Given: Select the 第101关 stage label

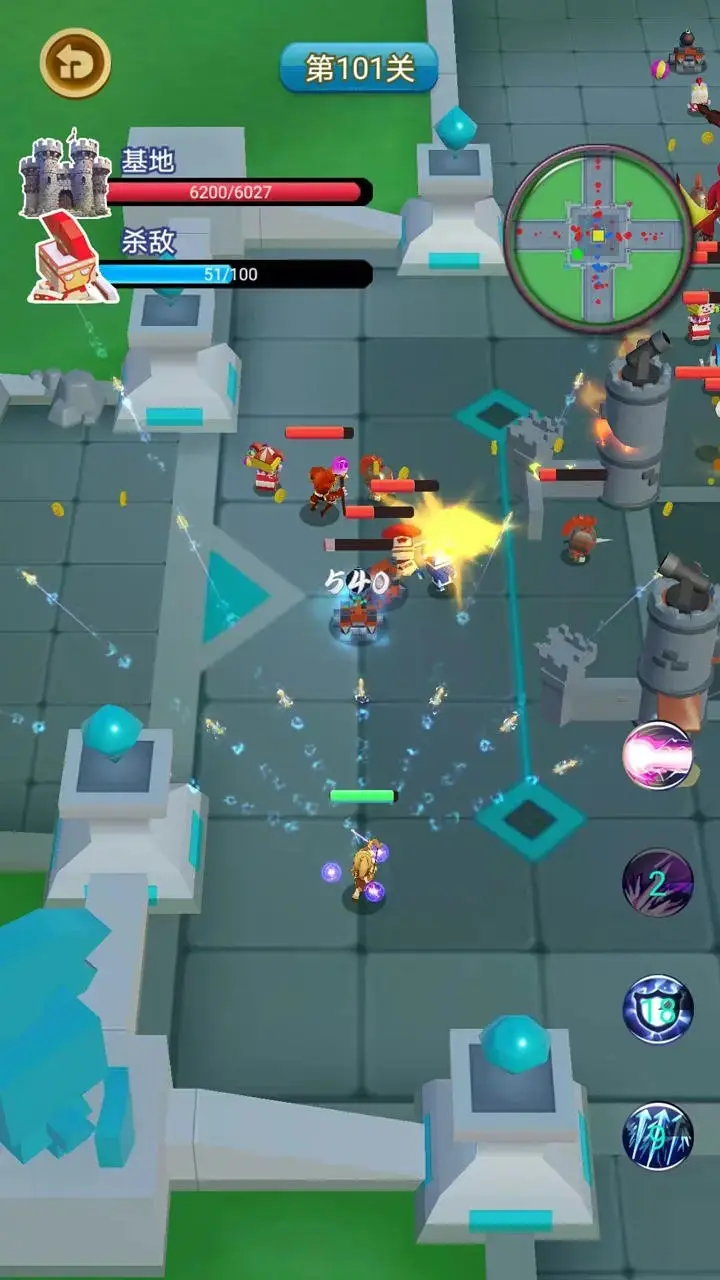Looking at the screenshot, I should [x=359, y=68].
